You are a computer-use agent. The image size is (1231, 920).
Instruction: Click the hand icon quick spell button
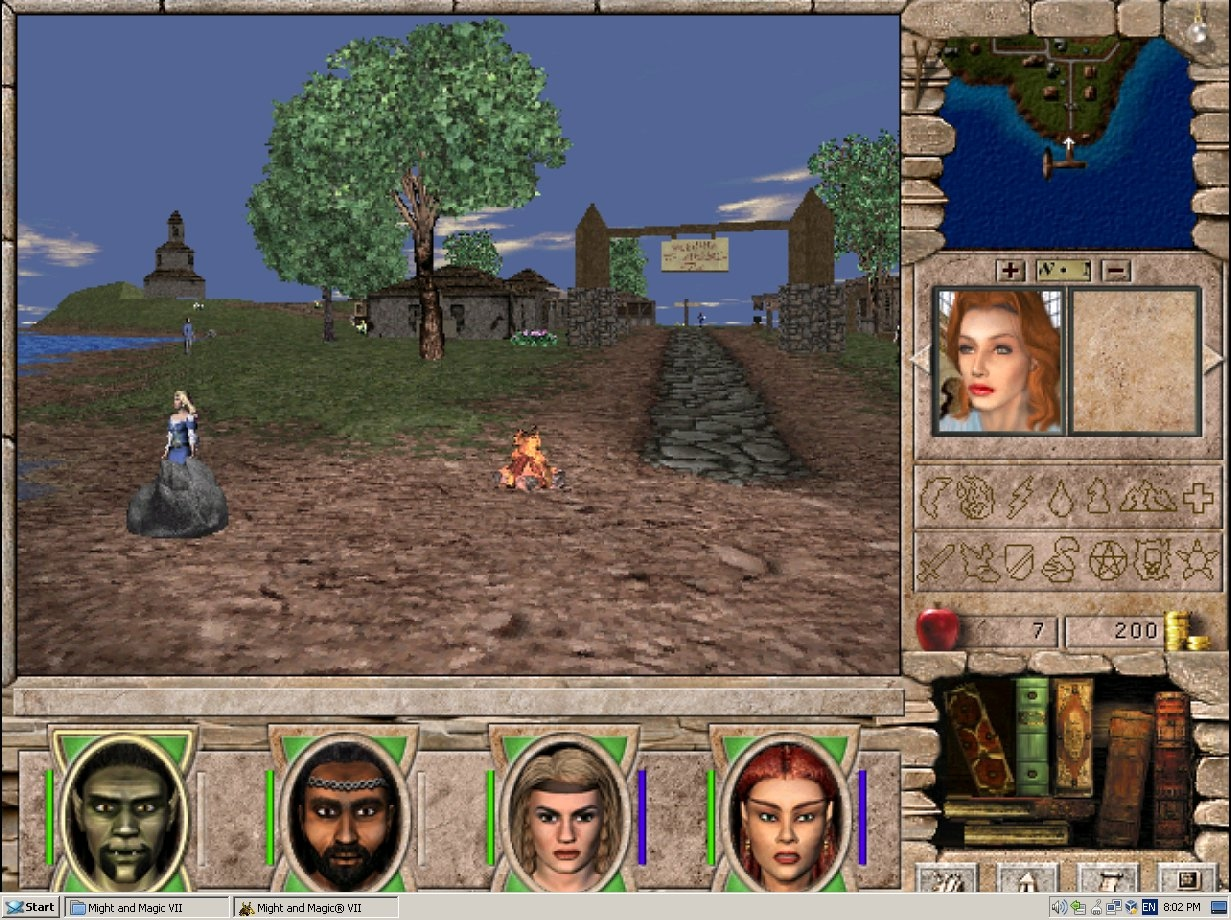[946, 879]
